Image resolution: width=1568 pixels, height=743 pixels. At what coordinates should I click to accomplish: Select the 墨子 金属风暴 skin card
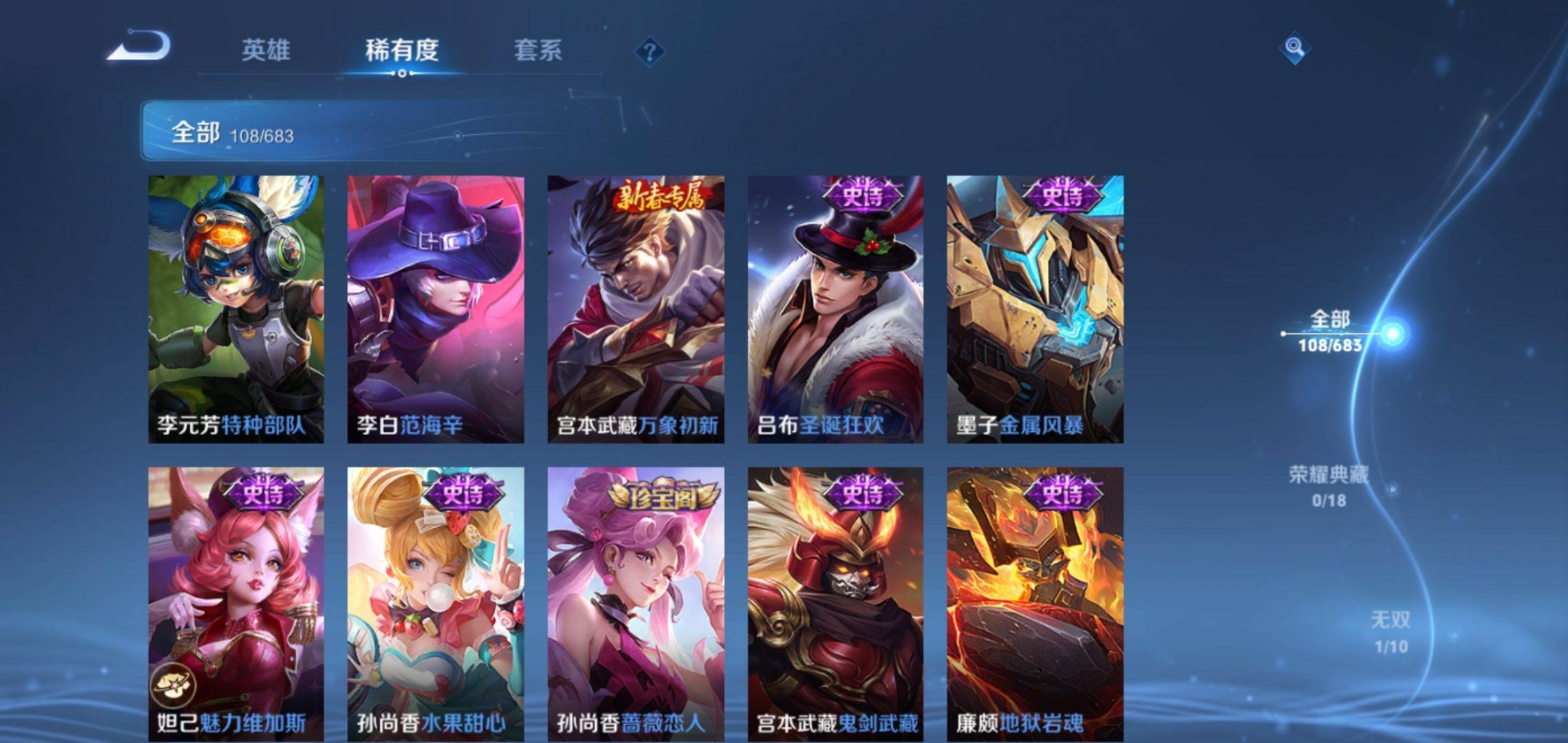point(1035,309)
